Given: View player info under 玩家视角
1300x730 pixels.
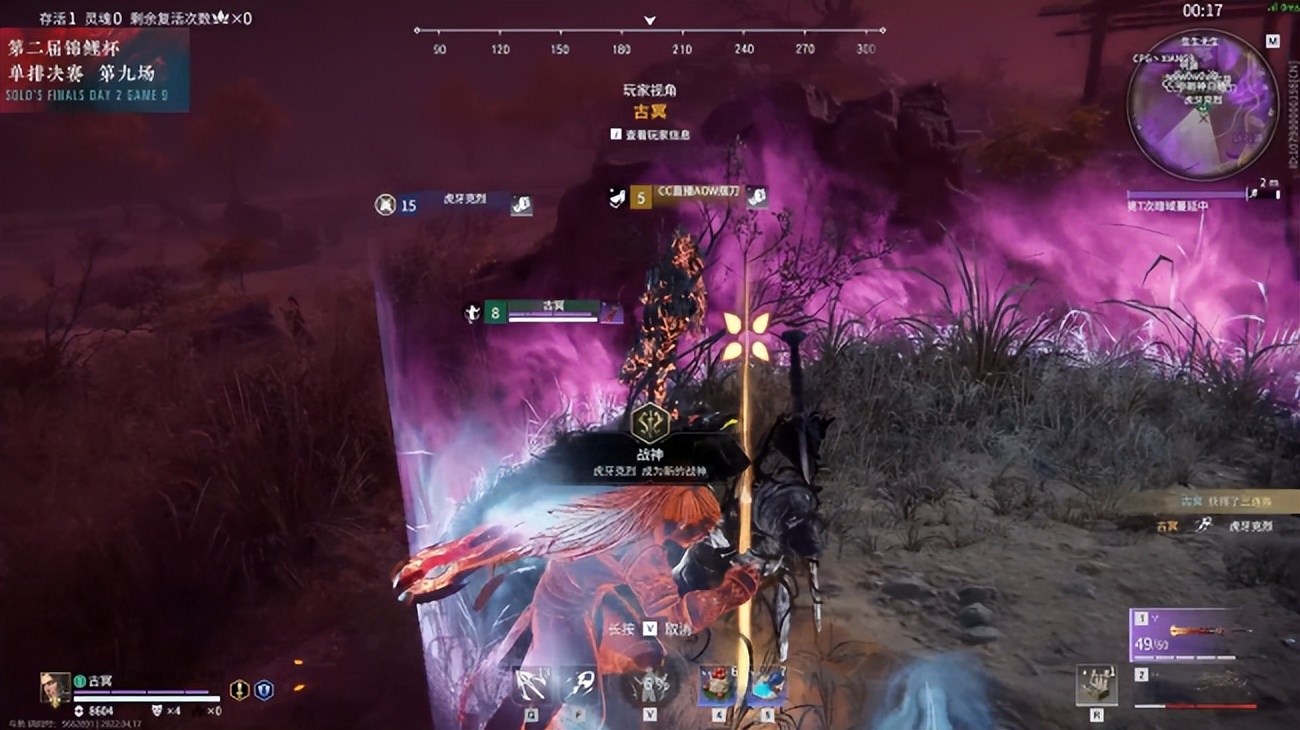Looking at the screenshot, I should point(651,134).
